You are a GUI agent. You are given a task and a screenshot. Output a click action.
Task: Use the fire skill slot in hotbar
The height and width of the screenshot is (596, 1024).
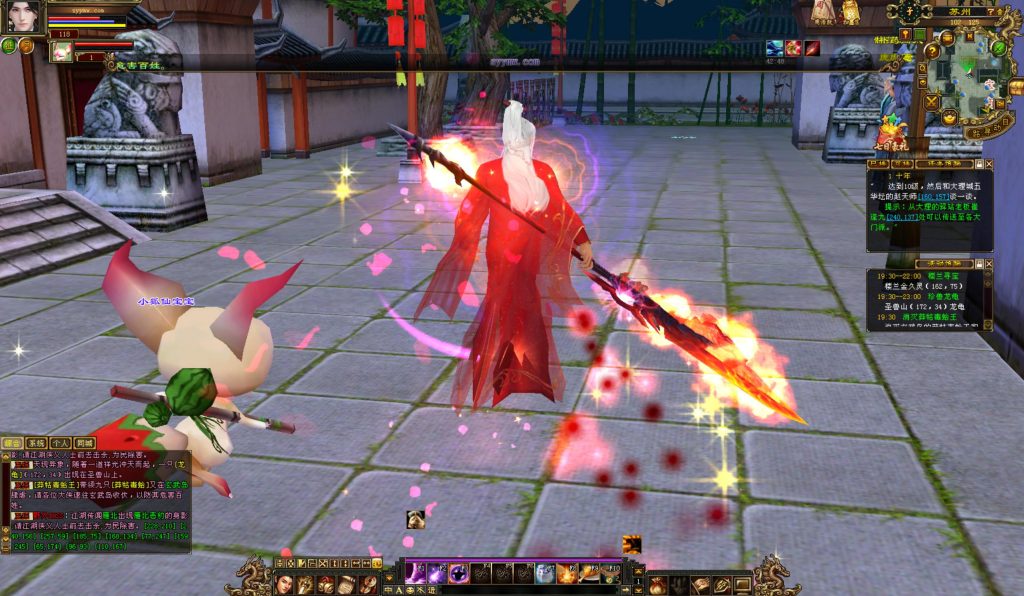[x=566, y=573]
